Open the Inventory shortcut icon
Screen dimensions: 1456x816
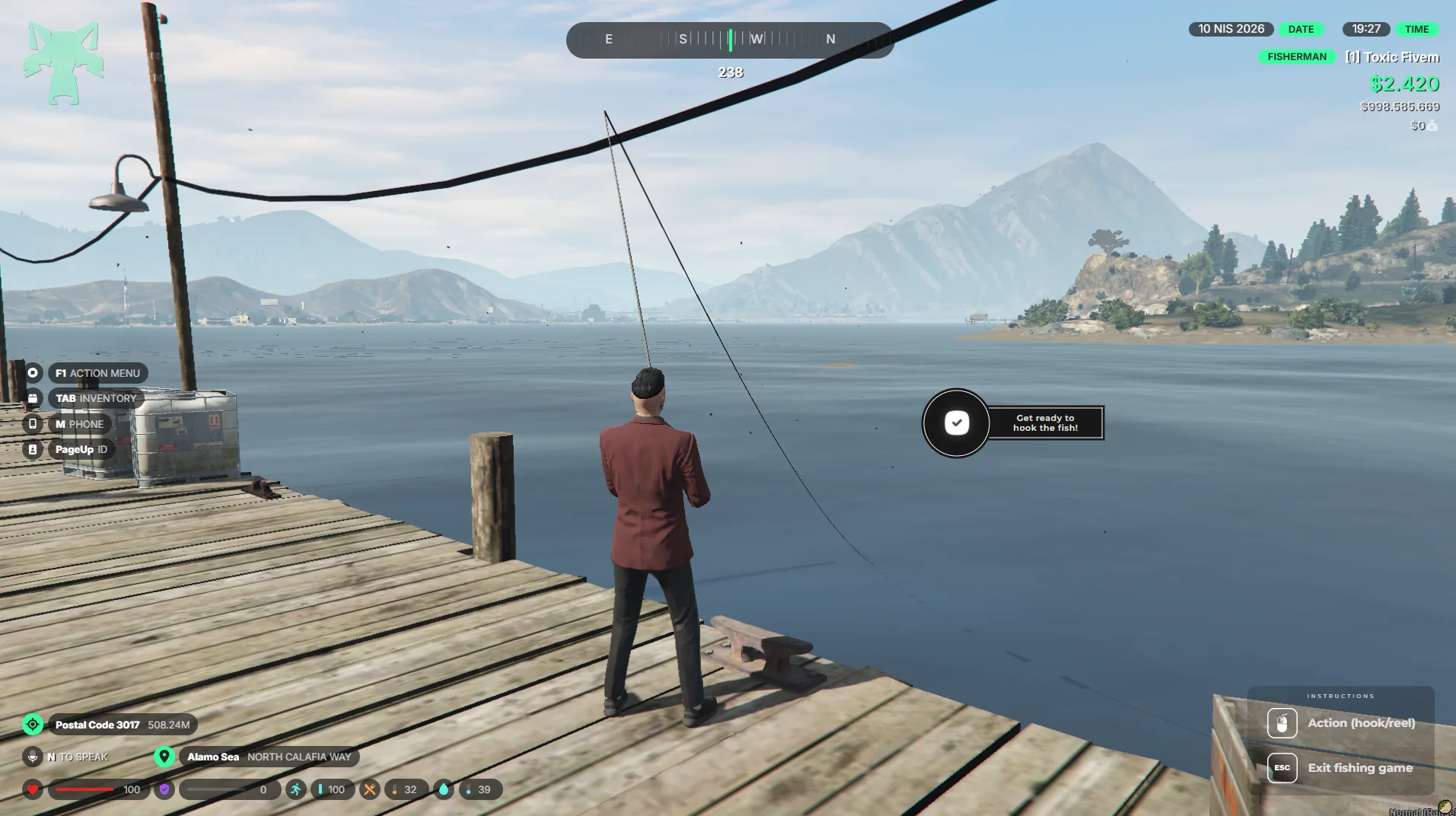pos(33,398)
